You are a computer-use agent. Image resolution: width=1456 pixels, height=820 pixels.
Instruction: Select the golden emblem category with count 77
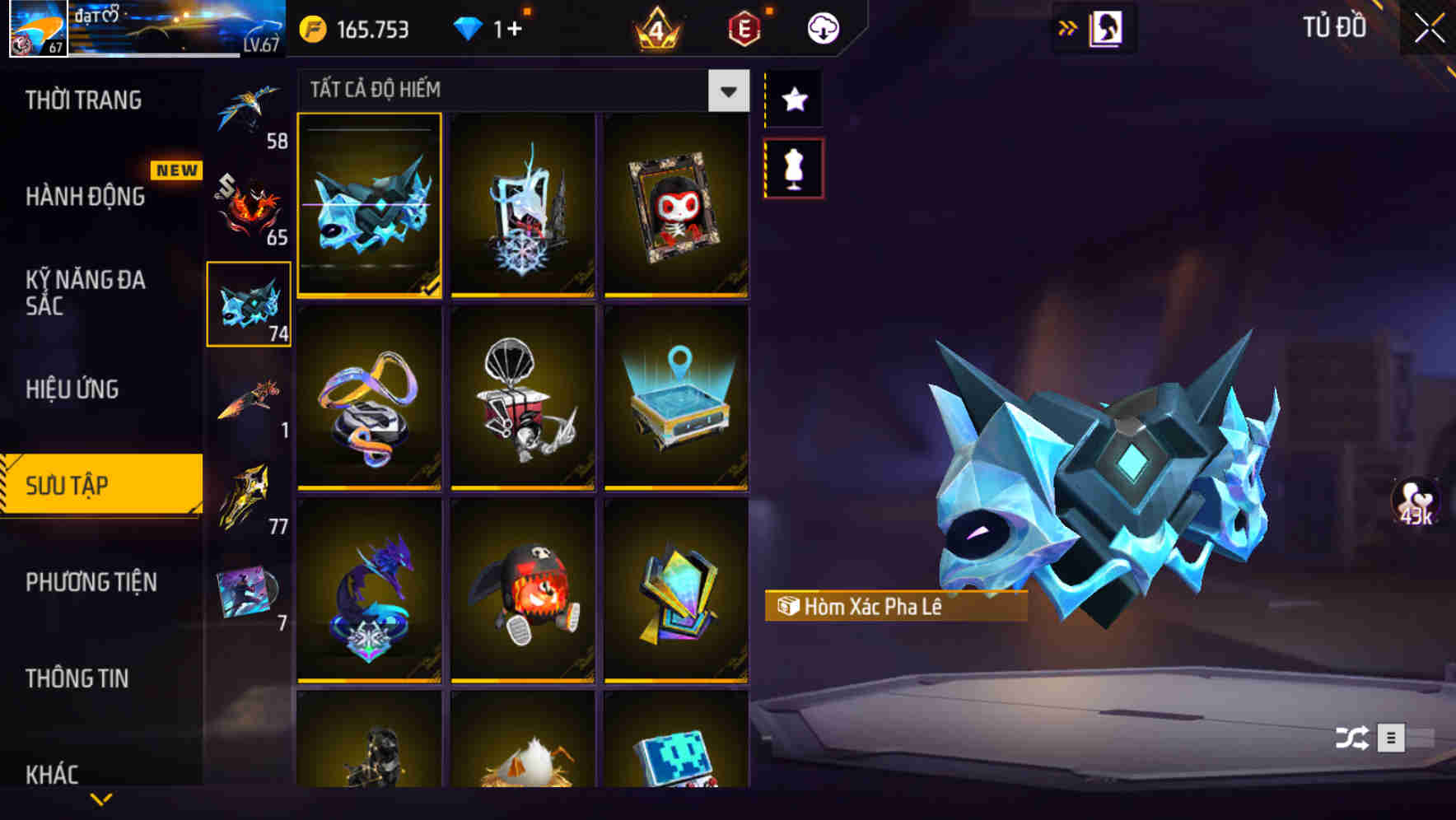(247, 494)
